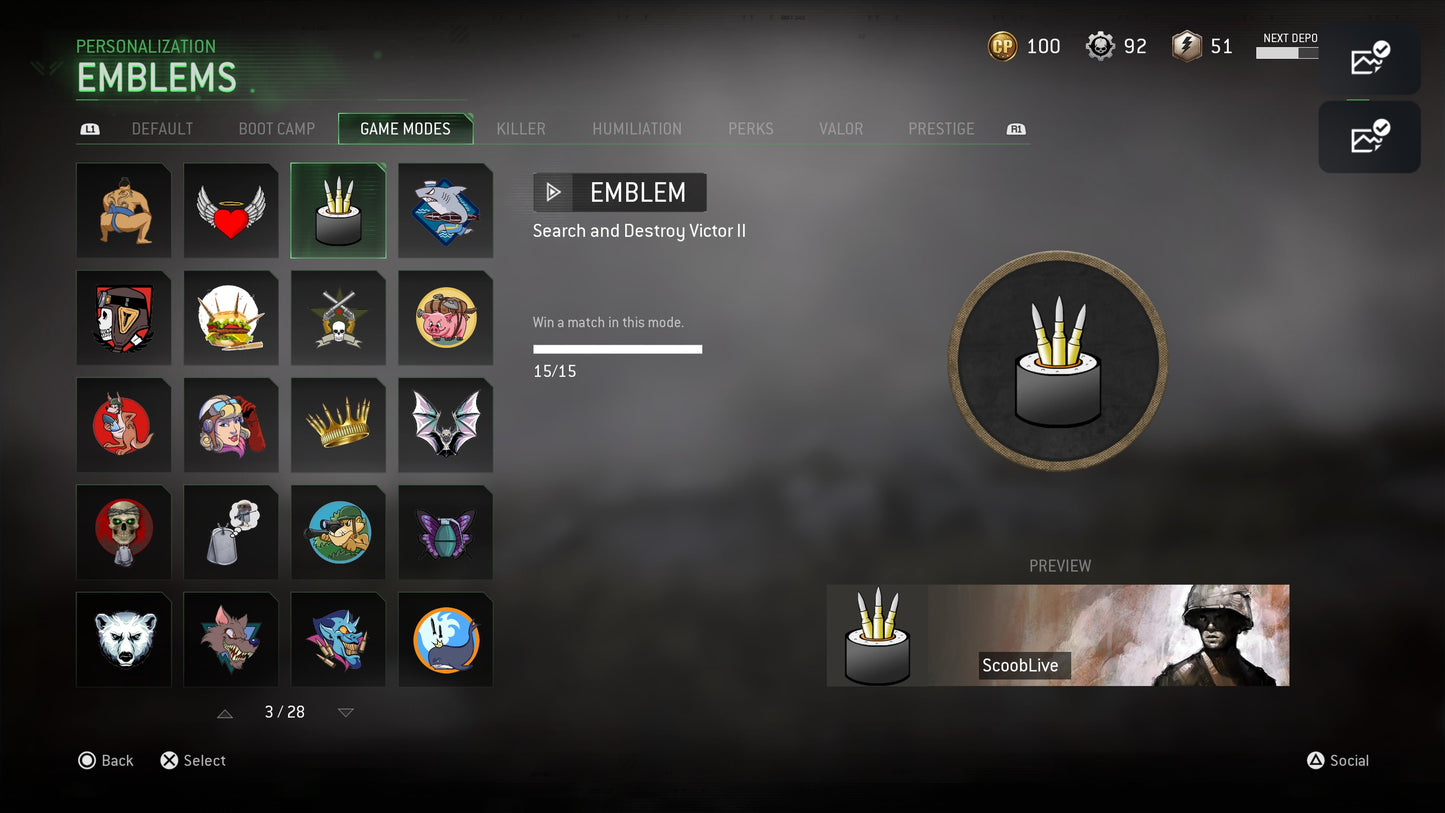Click the down arrow to view next emblem page

pyautogui.click(x=345, y=712)
